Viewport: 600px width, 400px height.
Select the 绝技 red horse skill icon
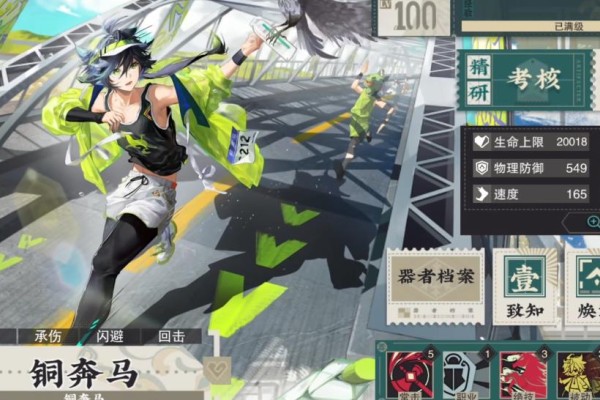coord(523,374)
